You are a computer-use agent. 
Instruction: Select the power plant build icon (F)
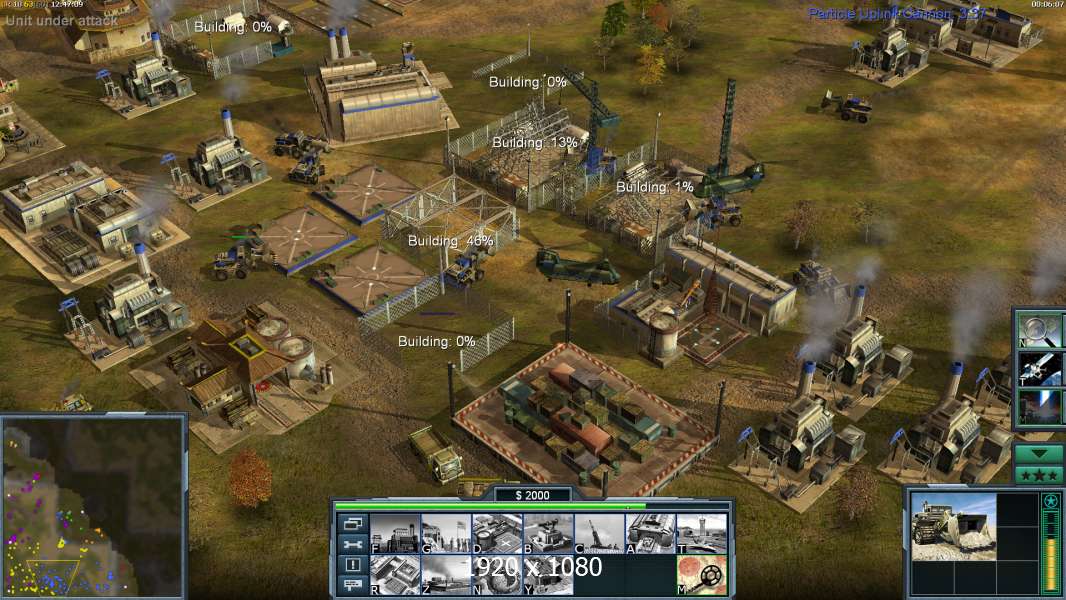[x=395, y=534]
